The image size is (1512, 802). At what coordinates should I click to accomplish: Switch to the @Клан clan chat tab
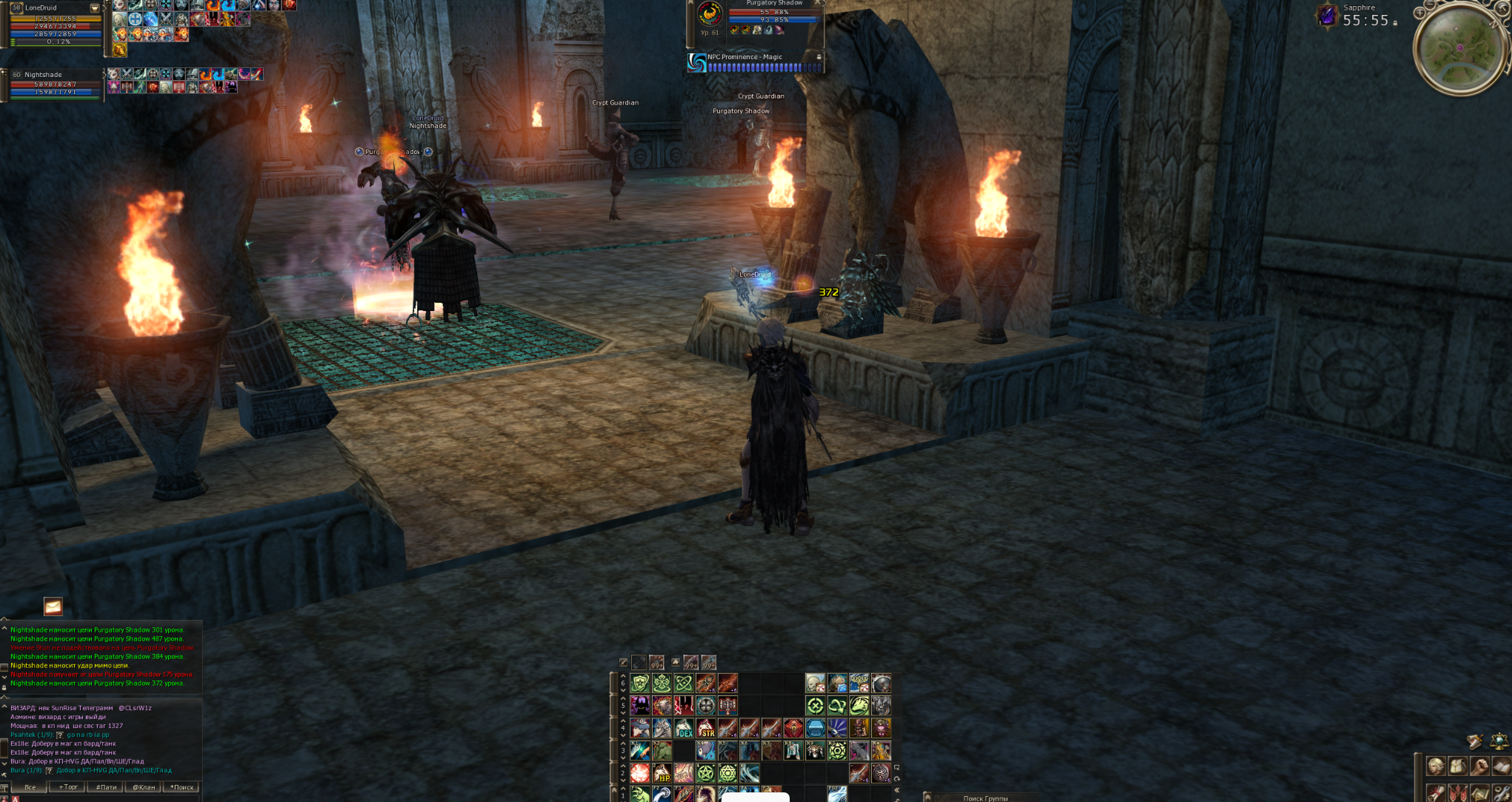144,787
